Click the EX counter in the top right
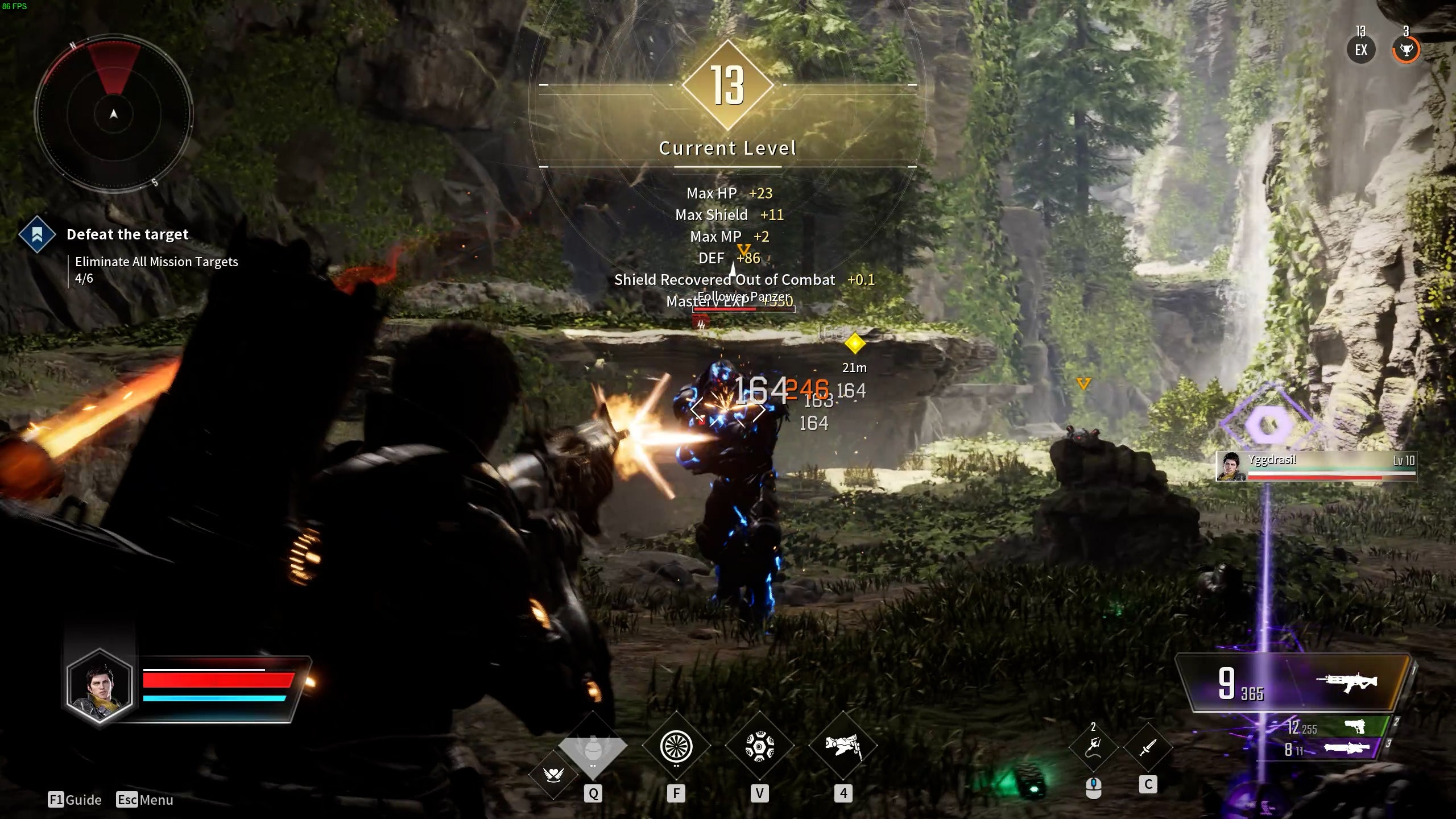Screen dimensions: 1456x819 pyautogui.click(x=1360, y=50)
